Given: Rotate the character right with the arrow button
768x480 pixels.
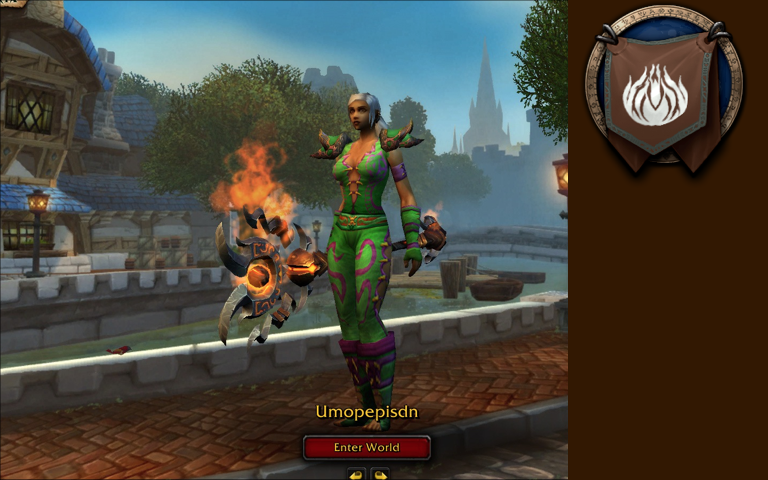Looking at the screenshot, I should (x=380, y=474).
